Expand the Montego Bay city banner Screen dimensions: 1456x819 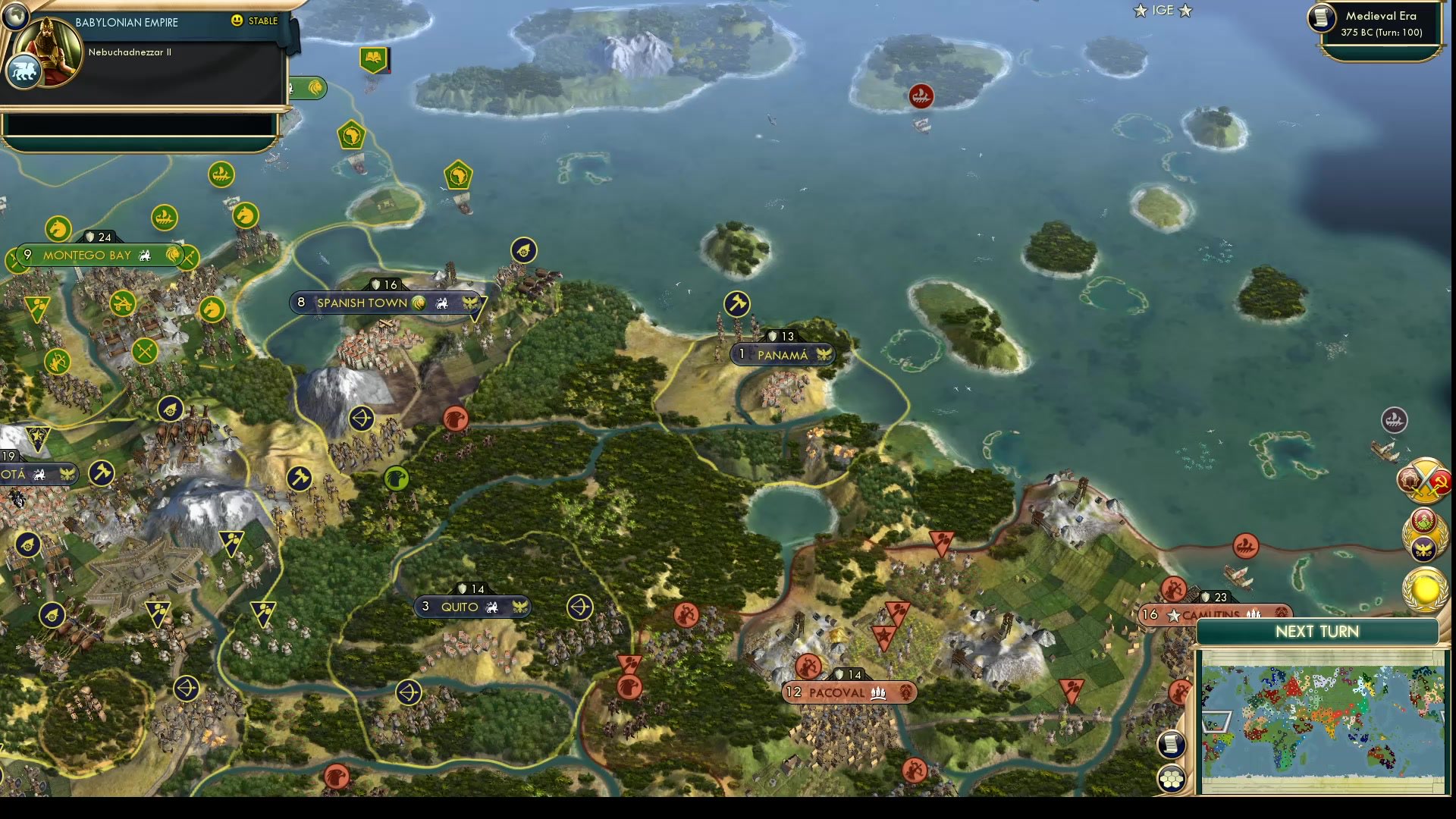pyautogui.click(x=89, y=255)
